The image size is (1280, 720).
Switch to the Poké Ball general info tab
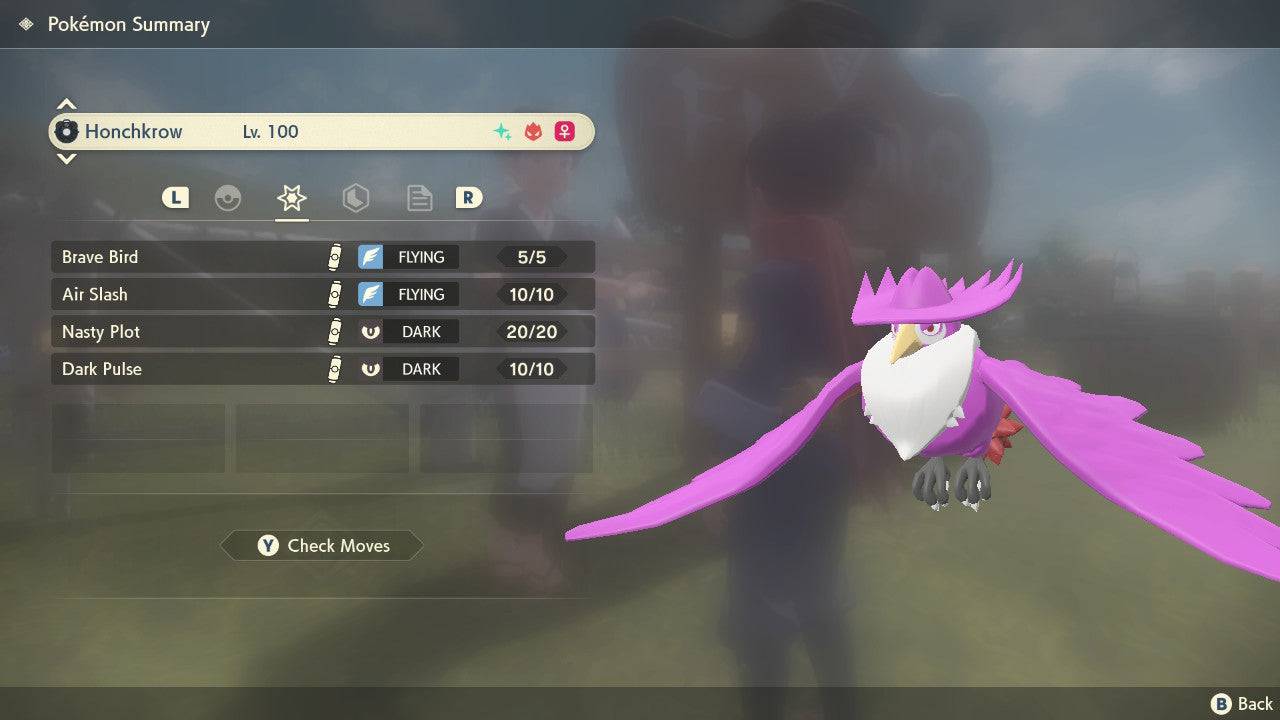click(x=228, y=198)
